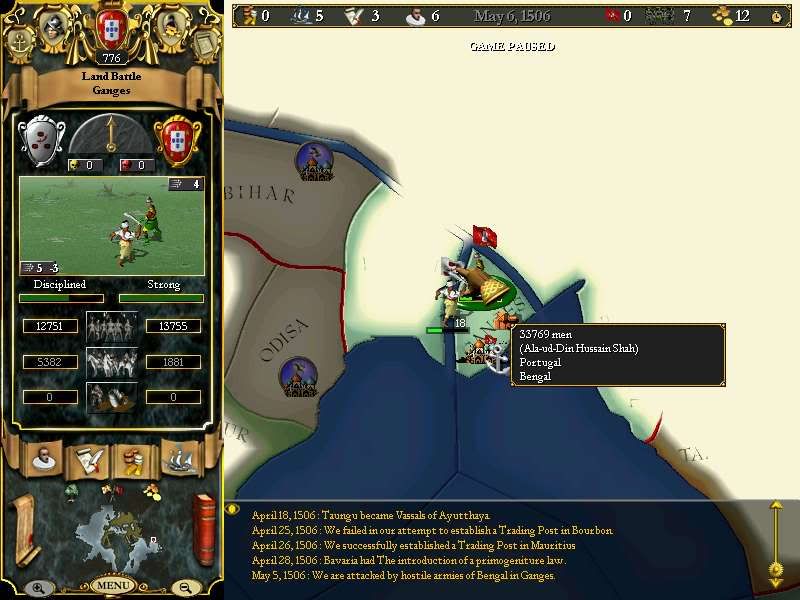Switch minimap to the tree terrain mode
The image size is (800, 600).
(x=72, y=491)
